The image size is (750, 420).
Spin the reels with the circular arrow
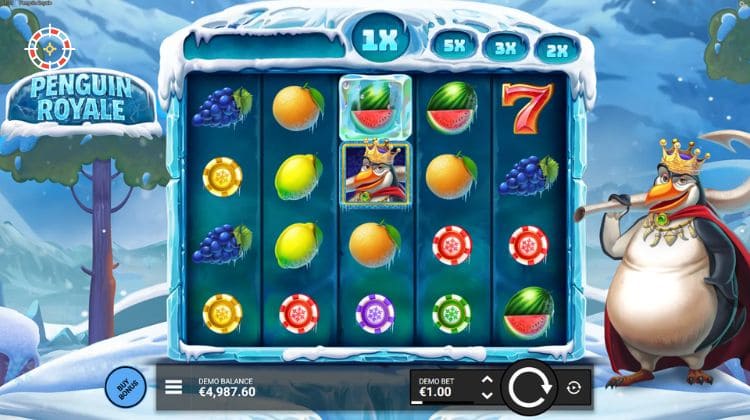pyautogui.click(x=529, y=387)
